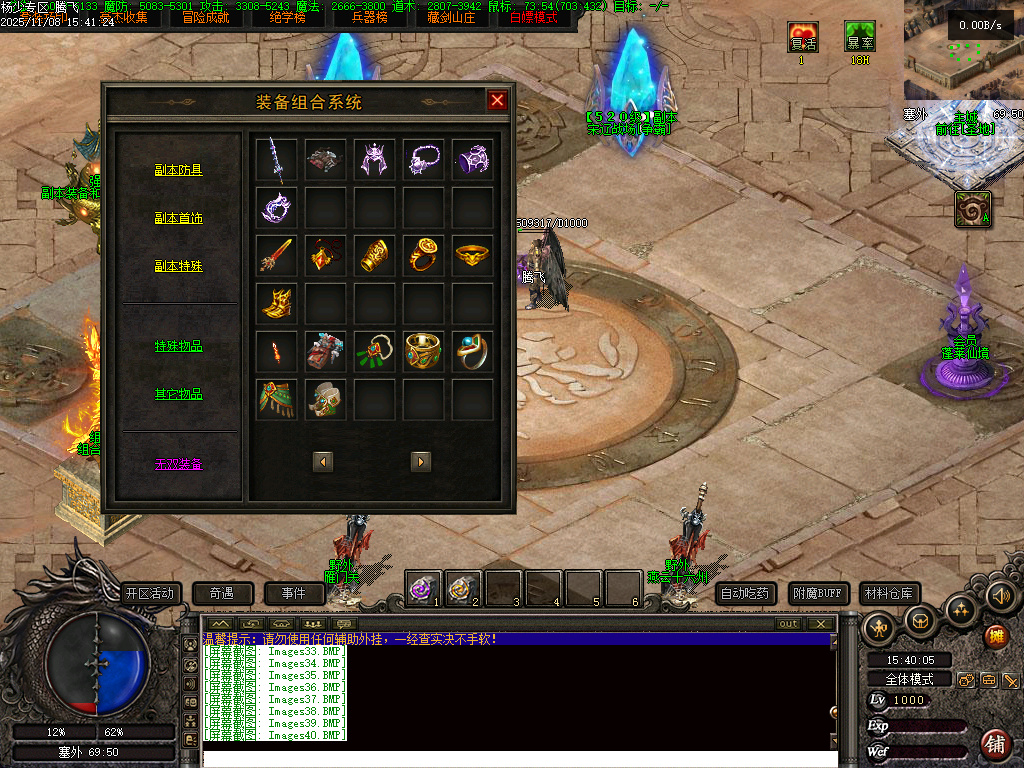Show the 特殊物品 list
The height and width of the screenshot is (768, 1024).
coord(178,346)
